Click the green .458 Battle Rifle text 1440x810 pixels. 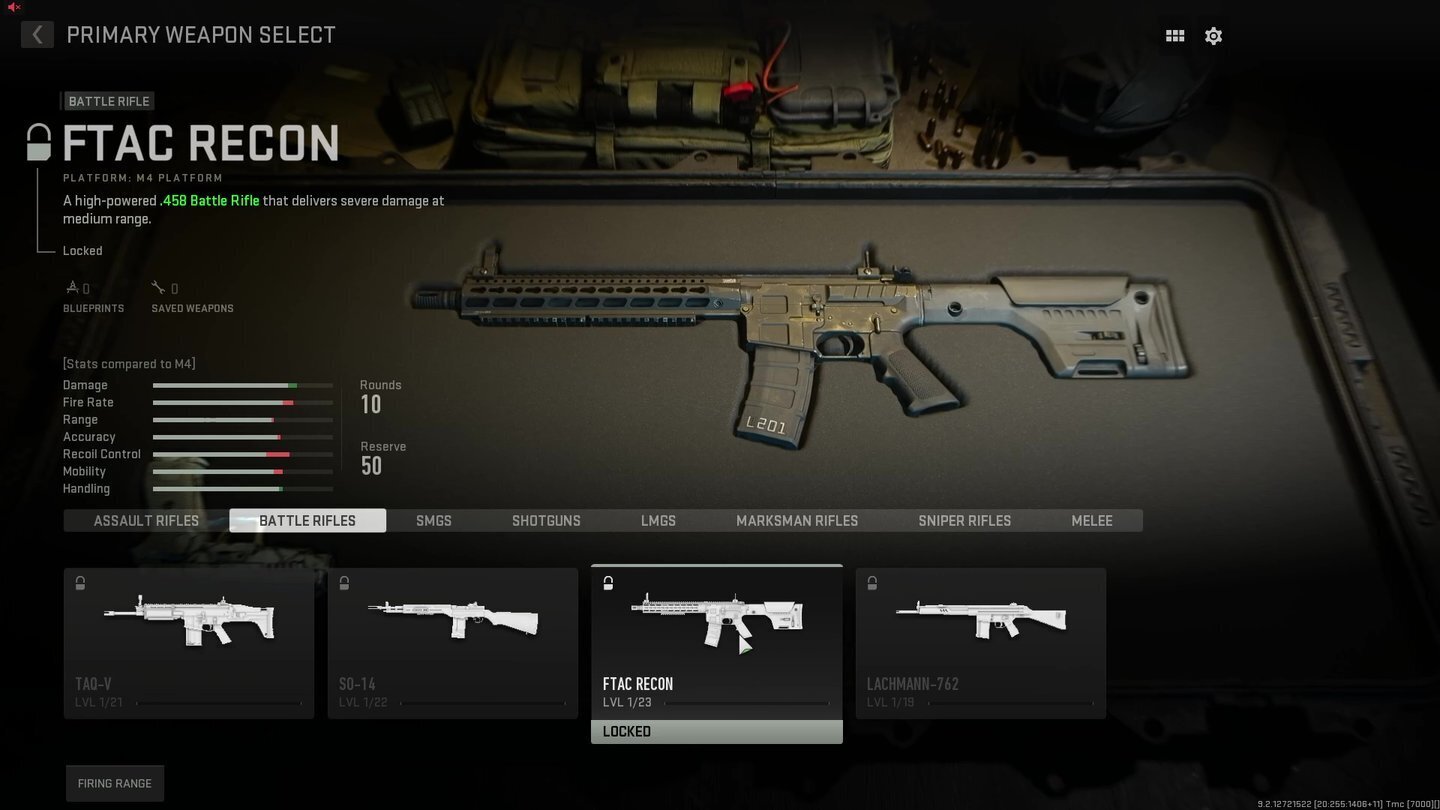(x=209, y=200)
